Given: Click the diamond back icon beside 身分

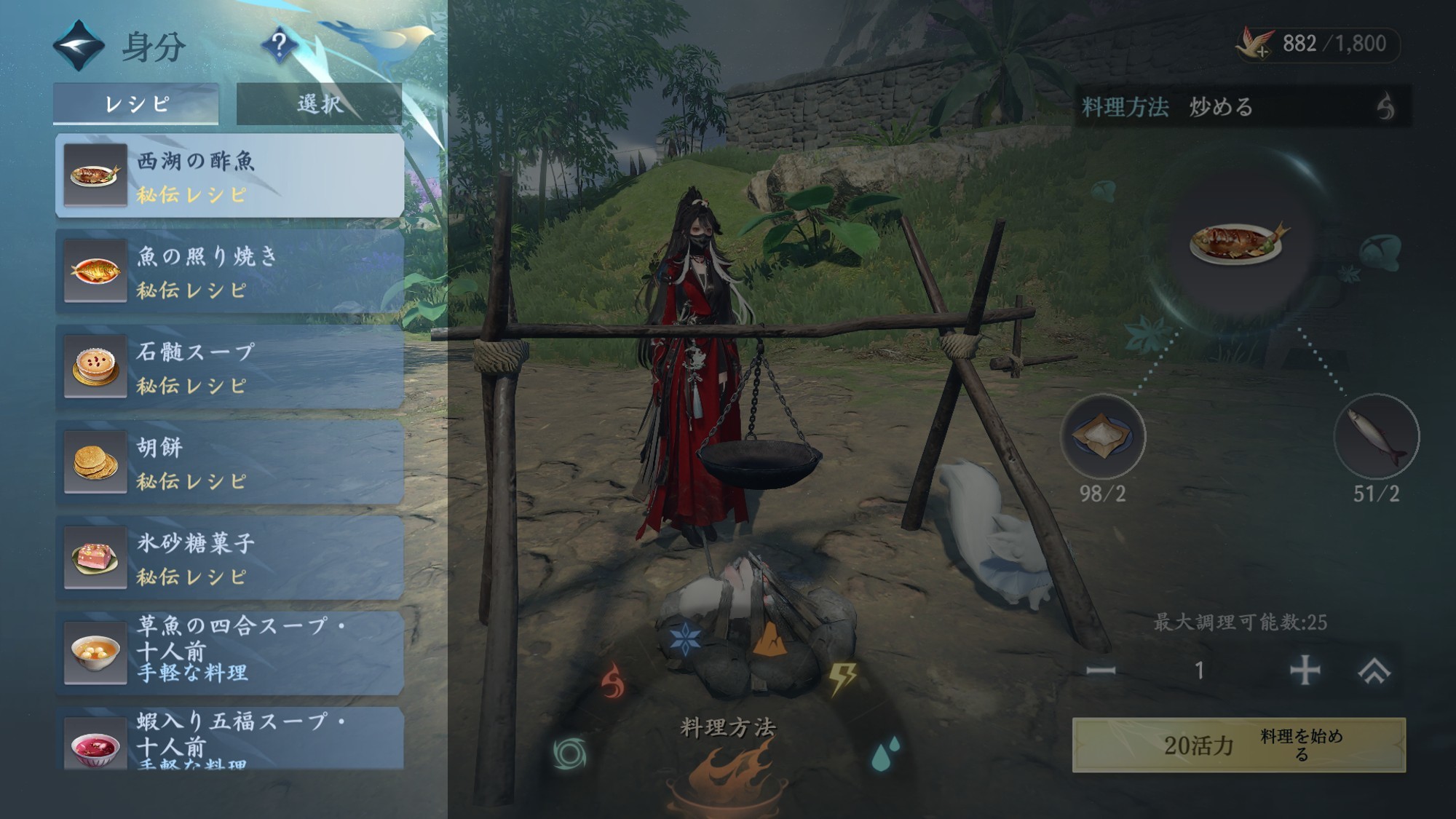Looking at the screenshot, I should [79, 46].
